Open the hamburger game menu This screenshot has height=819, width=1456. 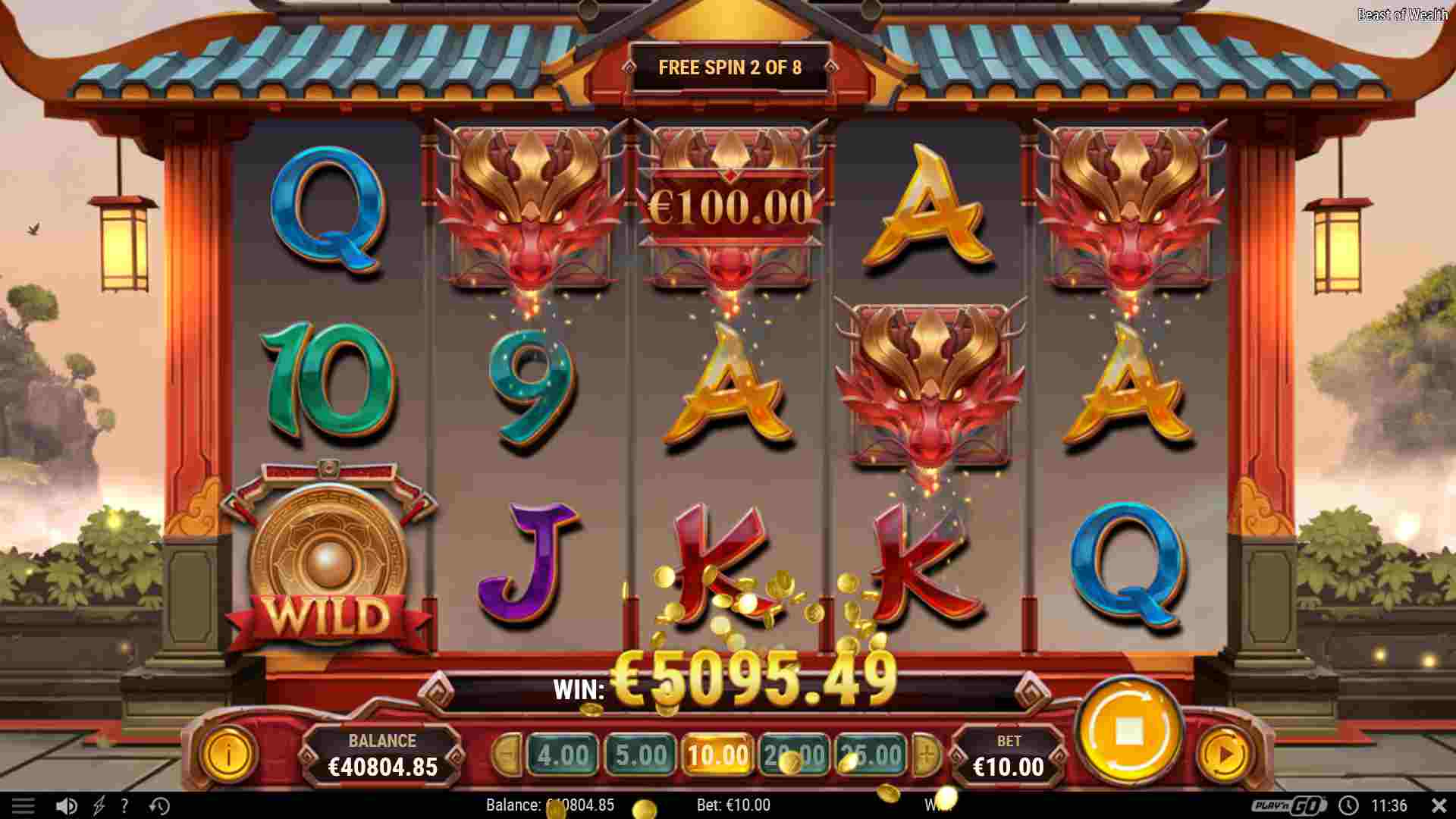(25, 805)
